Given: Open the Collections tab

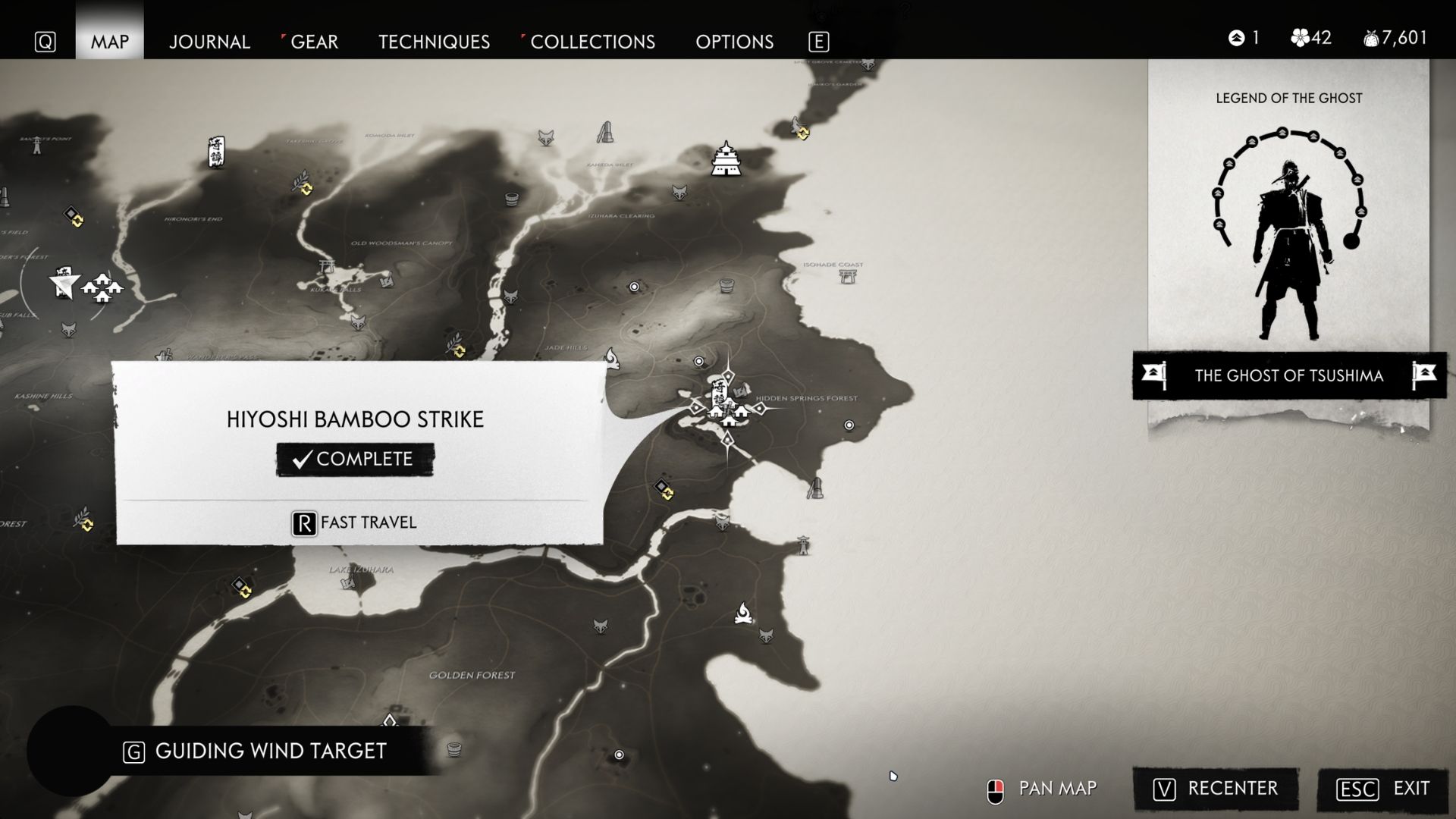Looking at the screenshot, I should [592, 42].
